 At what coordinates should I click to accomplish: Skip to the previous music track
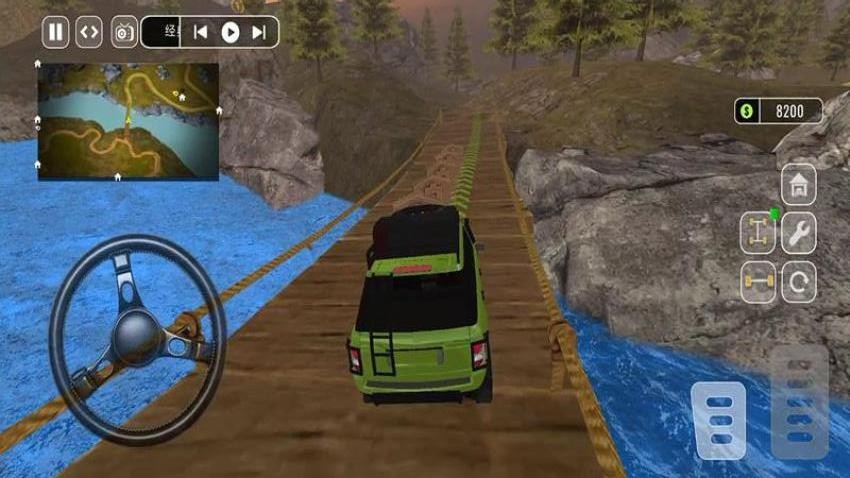point(200,32)
